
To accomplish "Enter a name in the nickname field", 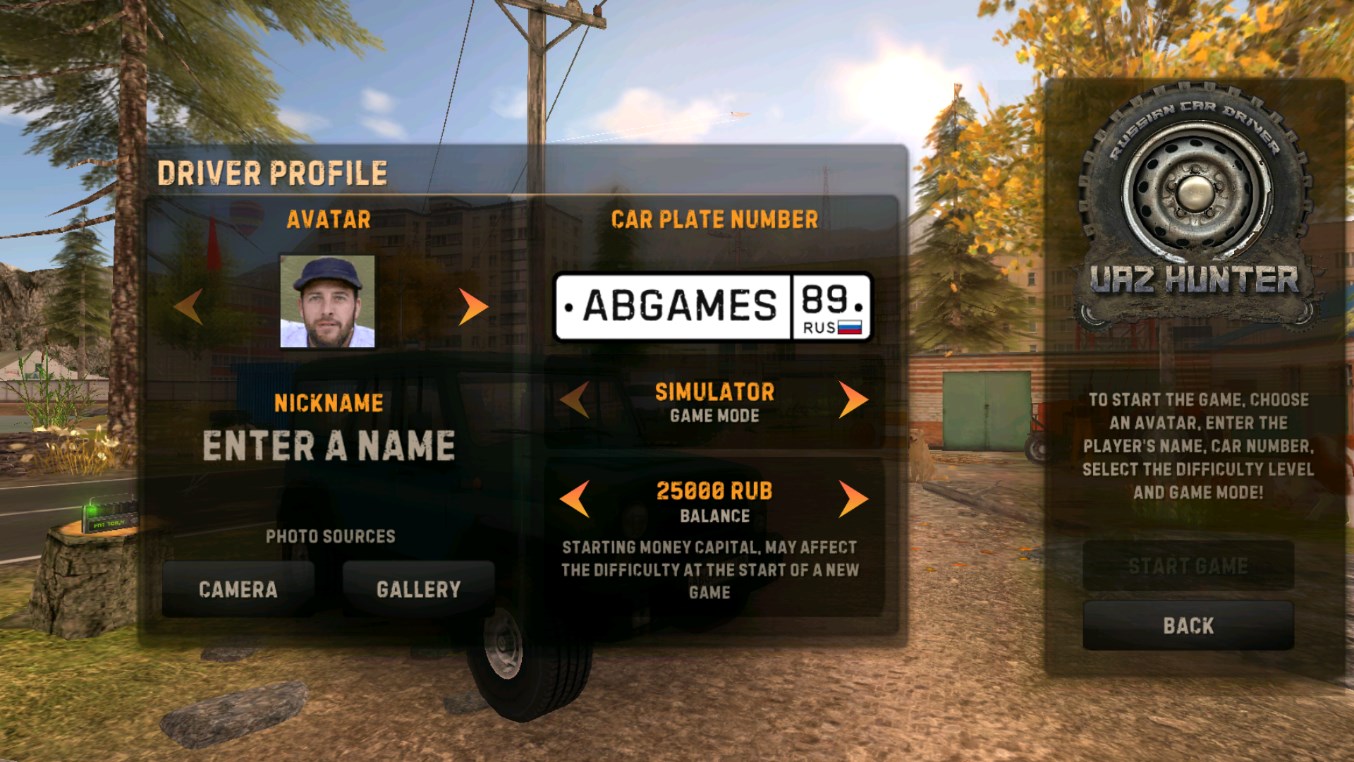I will click(x=329, y=446).
